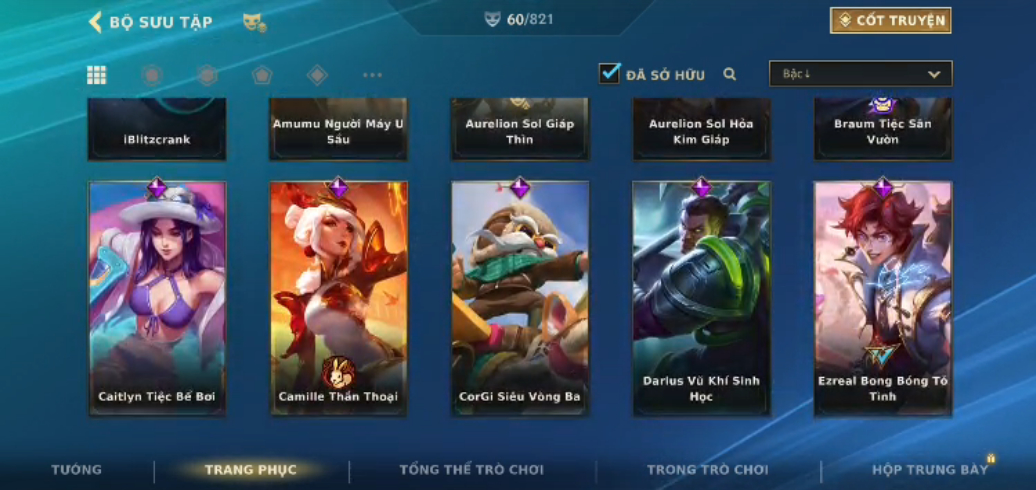Image resolution: width=1036 pixels, height=490 pixels.
Task: Select Amumu Người Máy U Sầu skin
Action: click(x=338, y=130)
